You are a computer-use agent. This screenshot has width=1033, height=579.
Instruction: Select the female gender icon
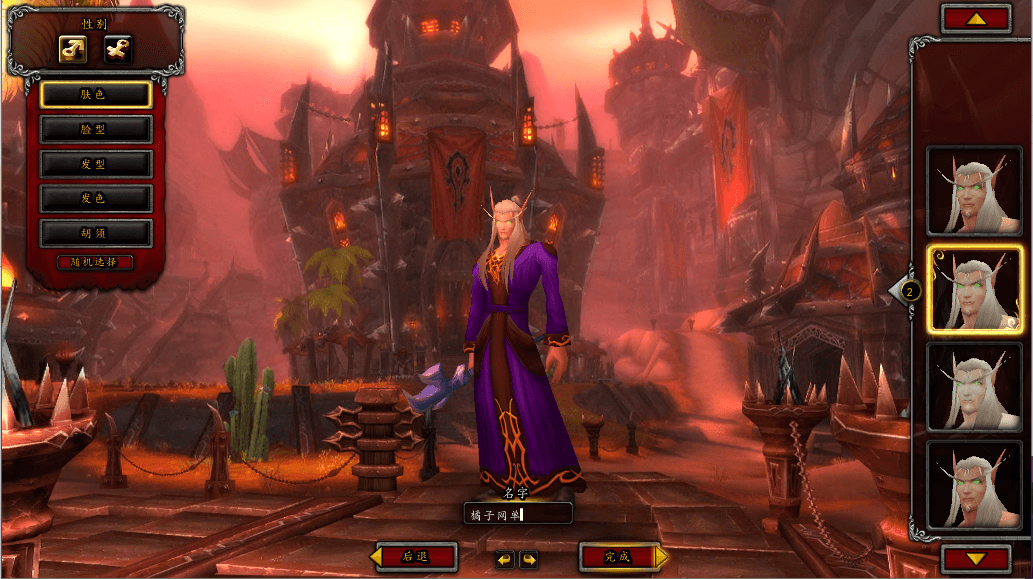click(x=118, y=48)
